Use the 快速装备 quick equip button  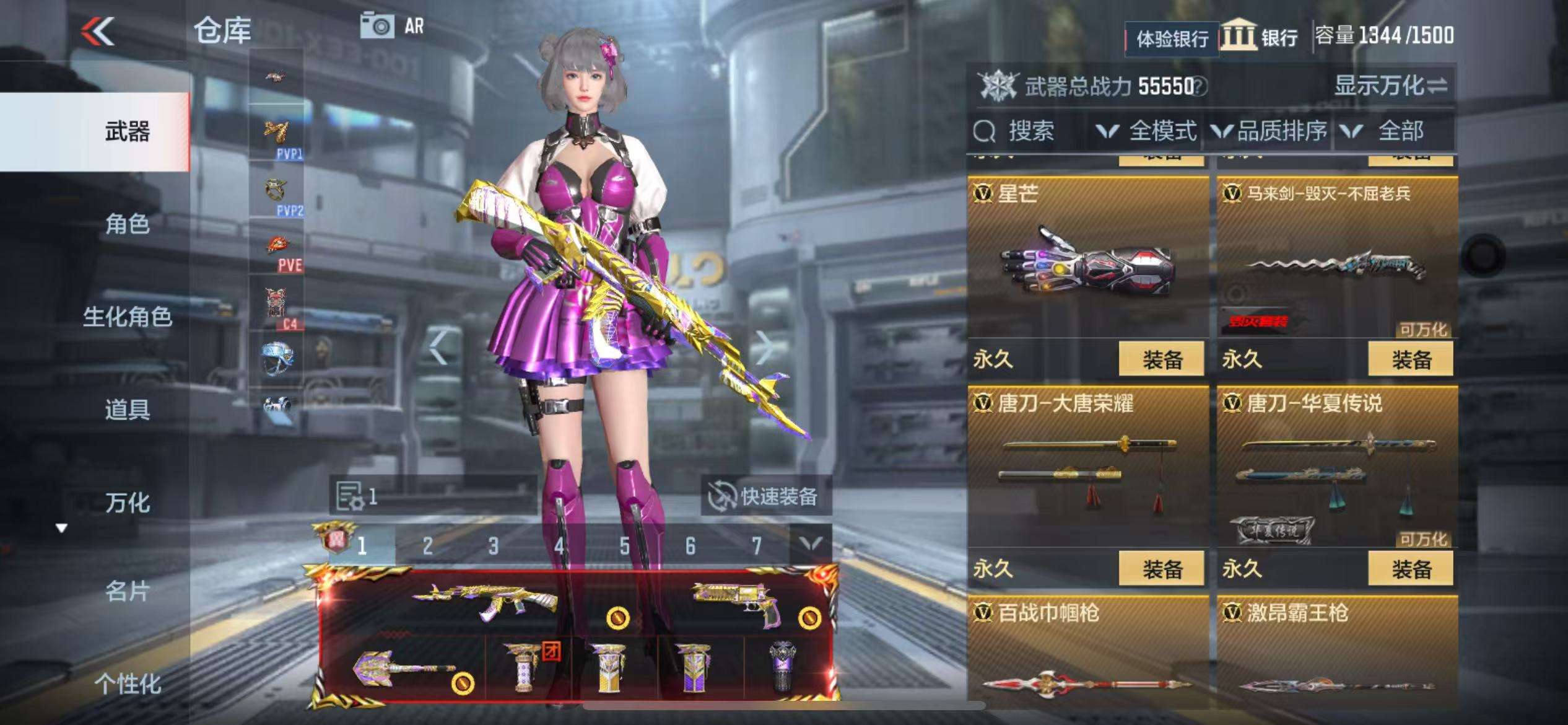(765, 496)
